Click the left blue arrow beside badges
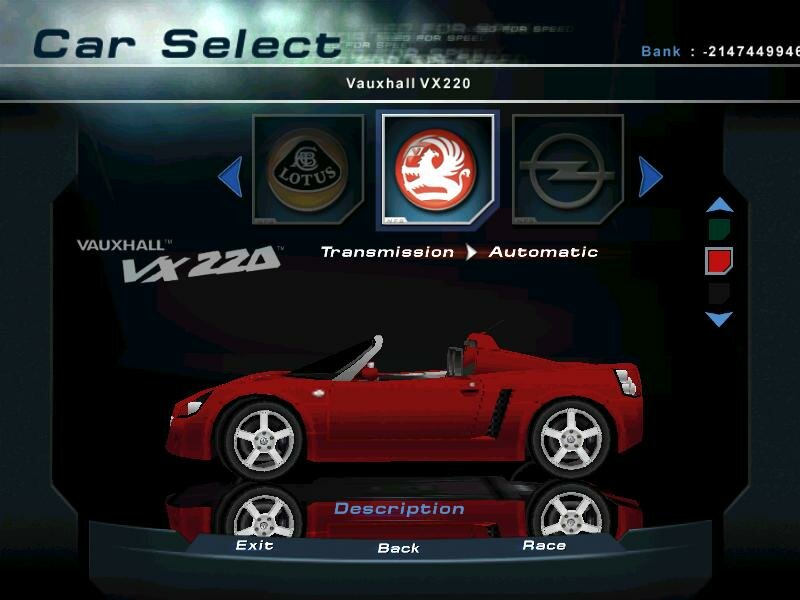The height and width of the screenshot is (600, 800). tap(230, 178)
